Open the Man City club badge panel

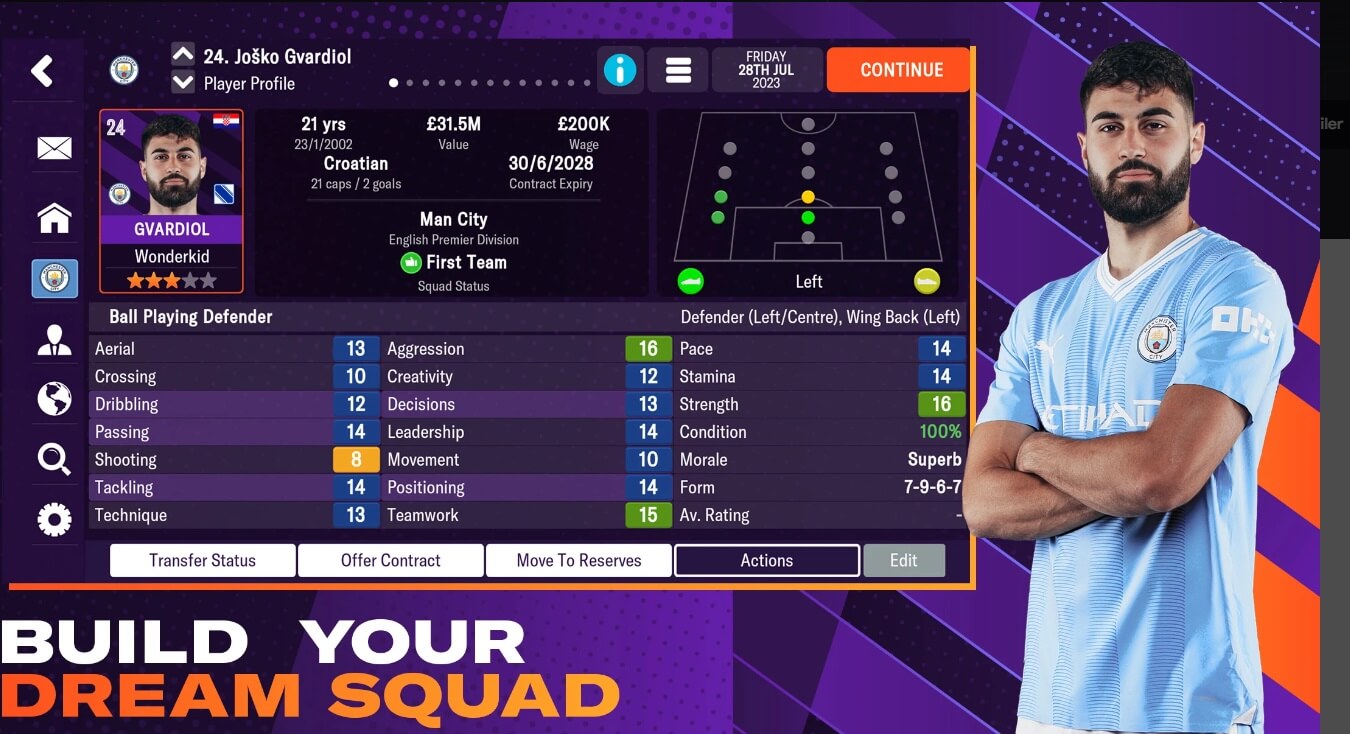(53, 279)
